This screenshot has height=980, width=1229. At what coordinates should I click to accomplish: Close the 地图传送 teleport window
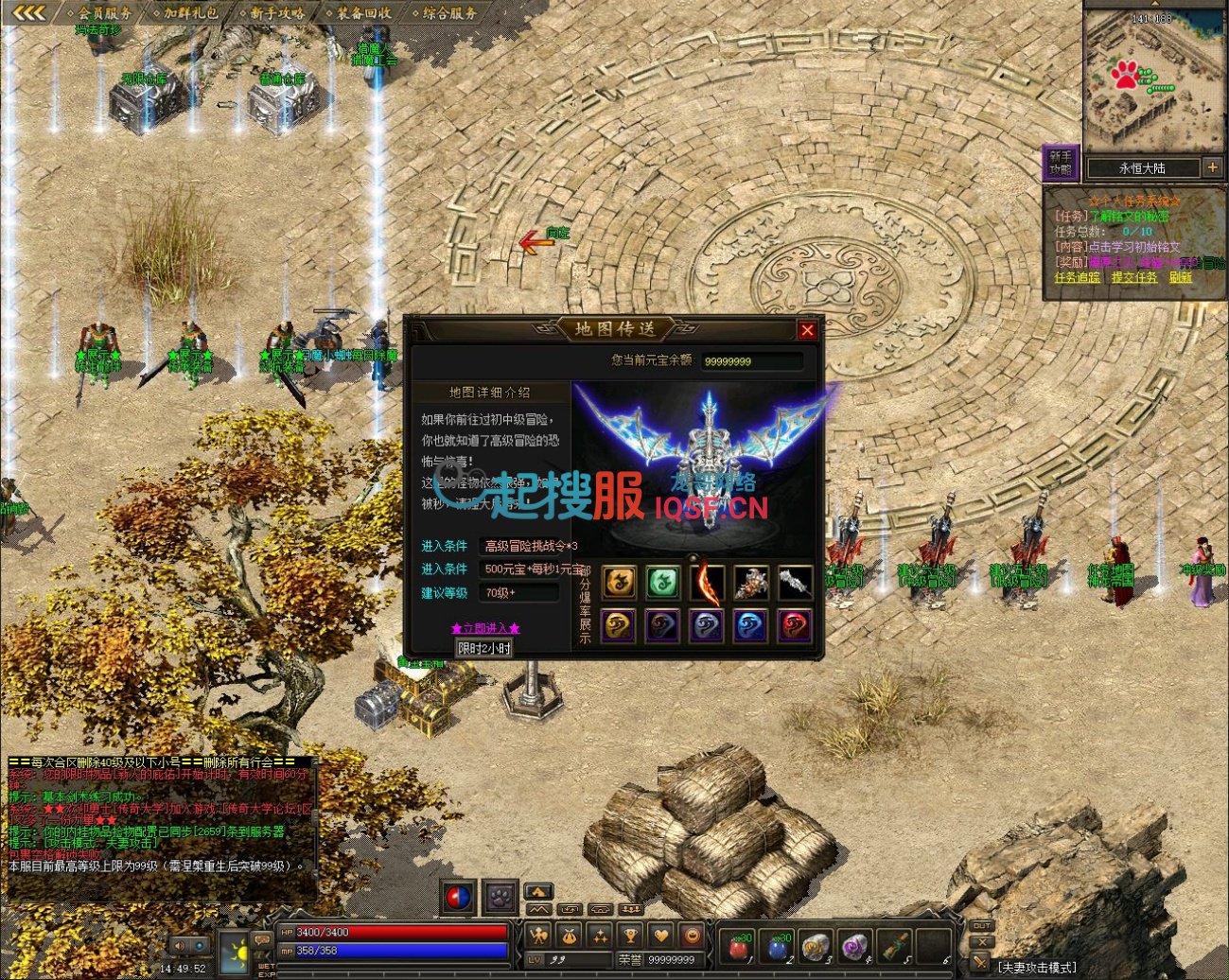tap(807, 330)
